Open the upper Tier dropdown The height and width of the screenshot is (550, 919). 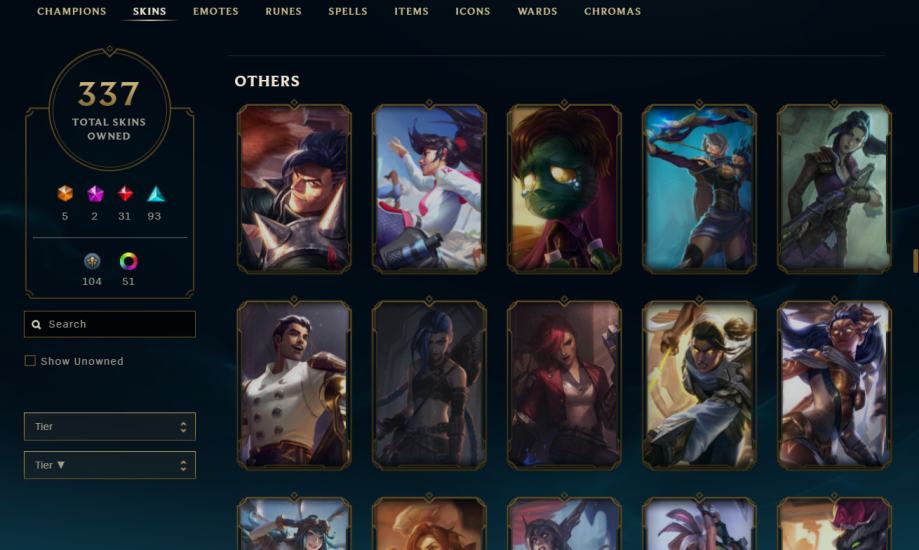pyautogui.click(x=110, y=427)
